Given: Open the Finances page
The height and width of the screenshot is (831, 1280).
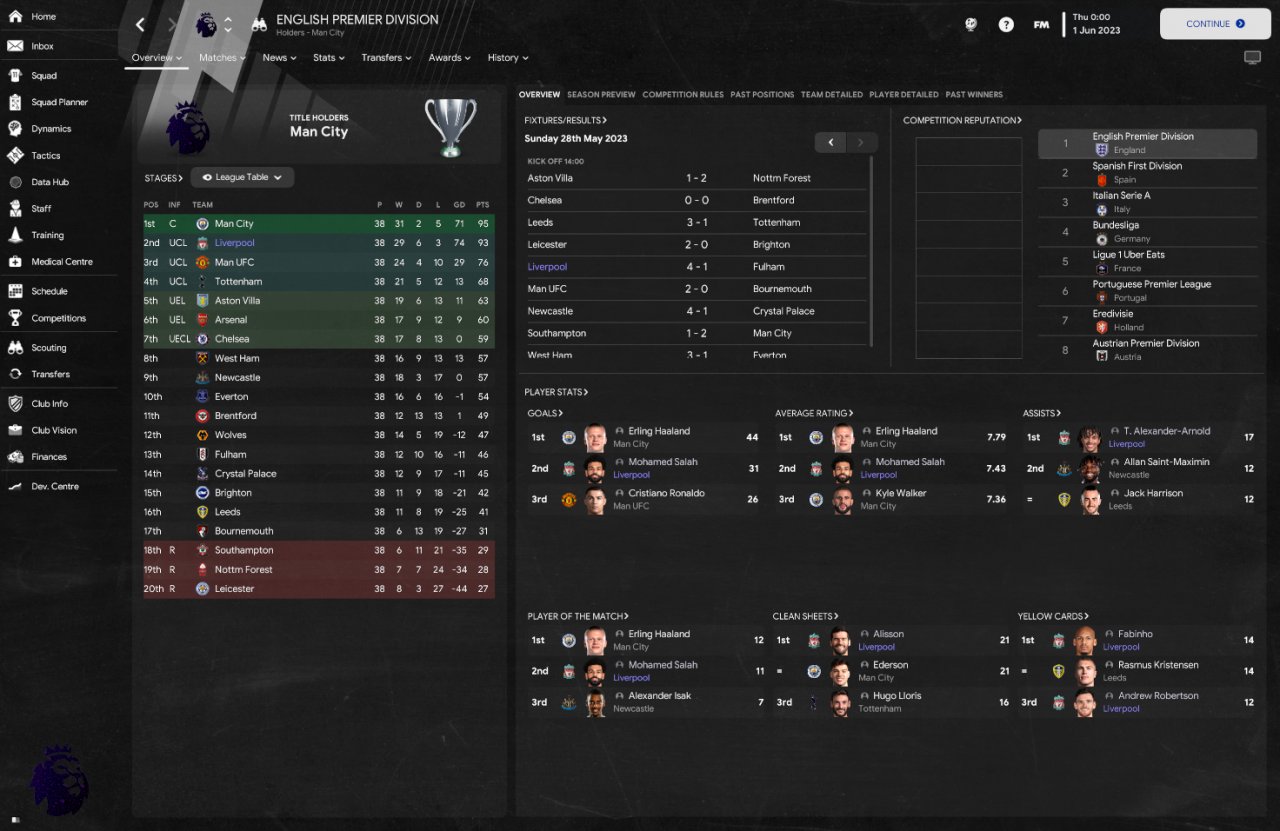Looking at the screenshot, I should (49, 457).
